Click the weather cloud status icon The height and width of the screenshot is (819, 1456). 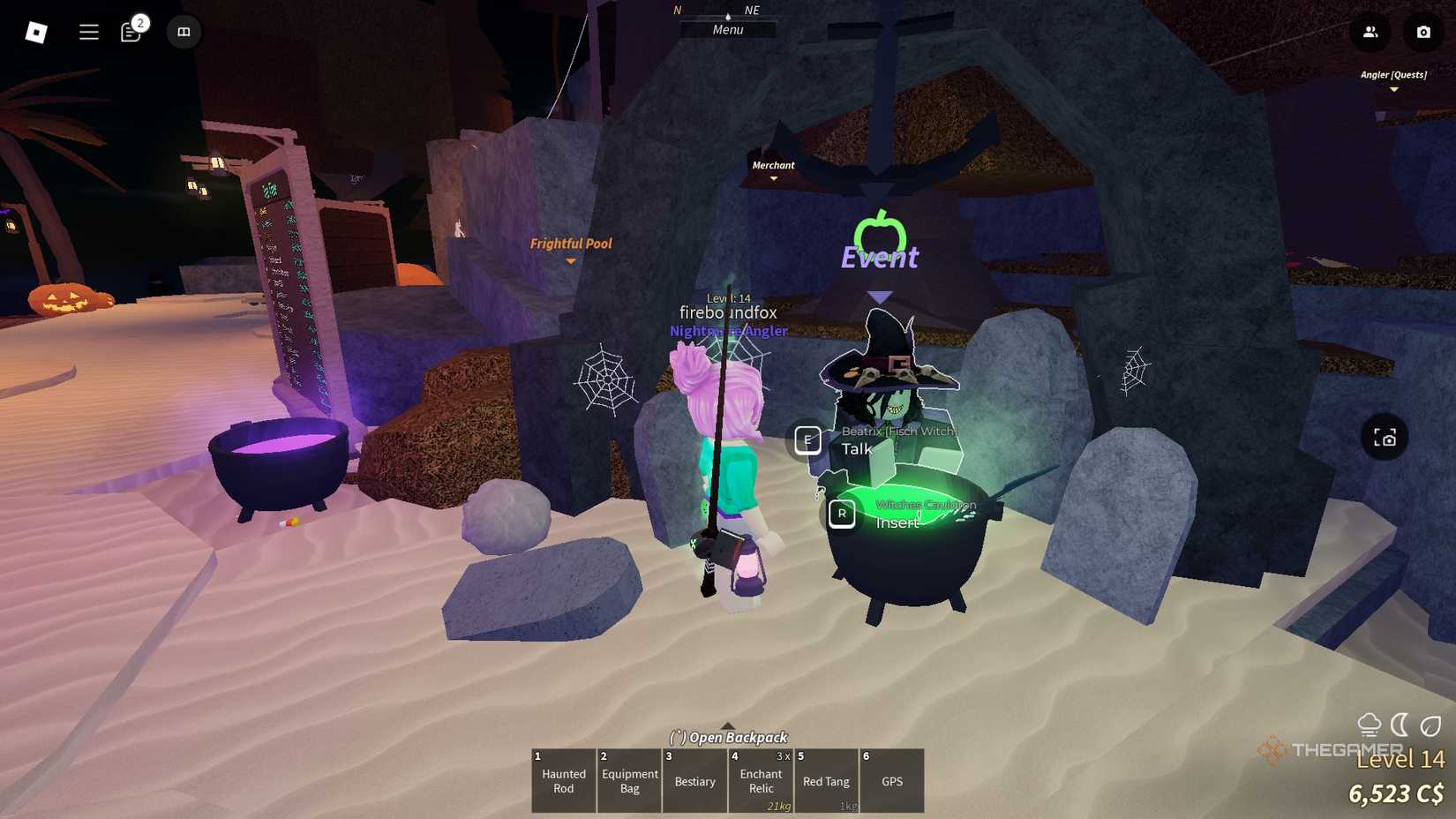click(x=1370, y=724)
